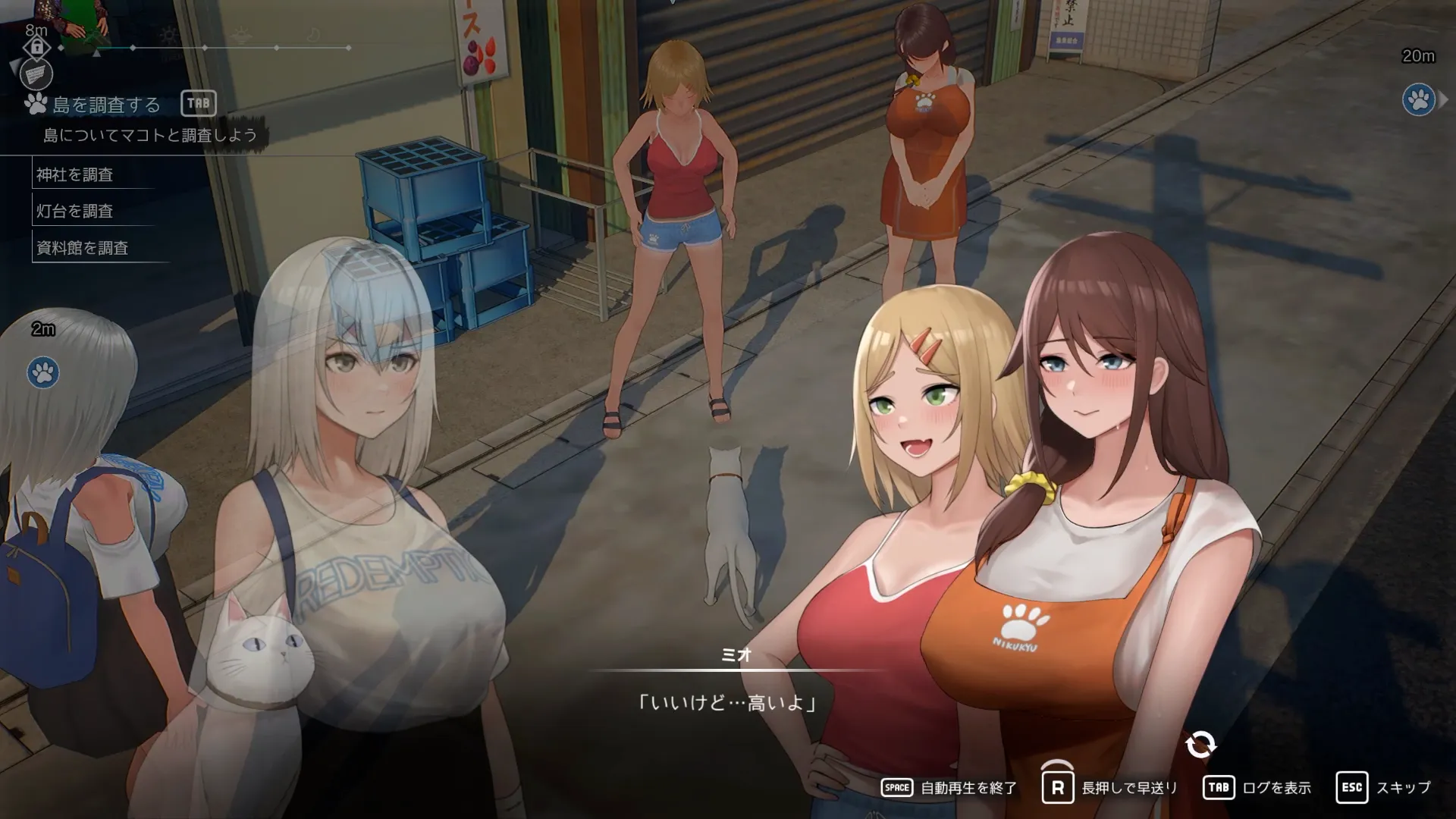Select the 資料館を調査 quest entry
Image resolution: width=1456 pixels, height=819 pixels.
coord(81,247)
